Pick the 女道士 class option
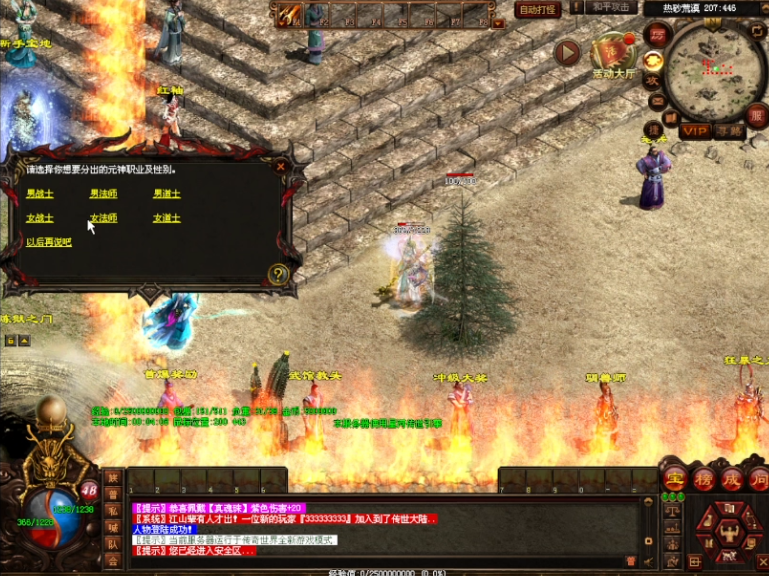 click(x=167, y=218)
